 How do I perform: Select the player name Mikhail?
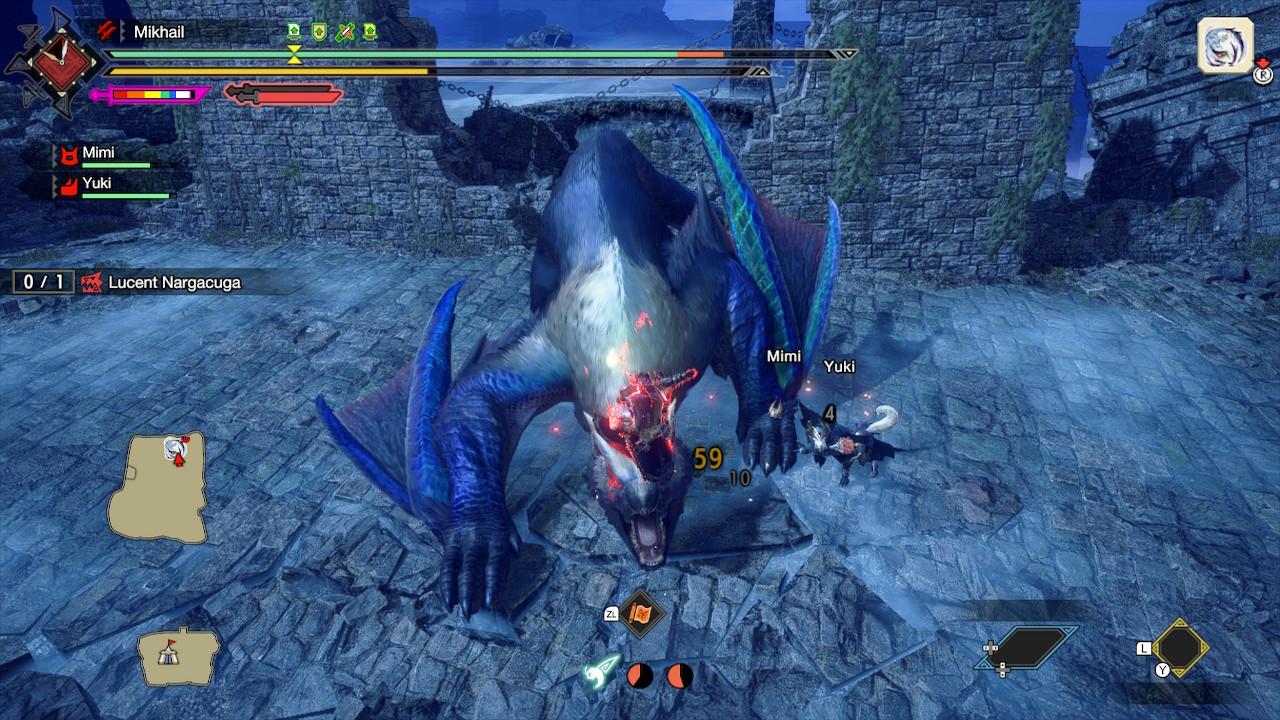[x=159, y=32]
